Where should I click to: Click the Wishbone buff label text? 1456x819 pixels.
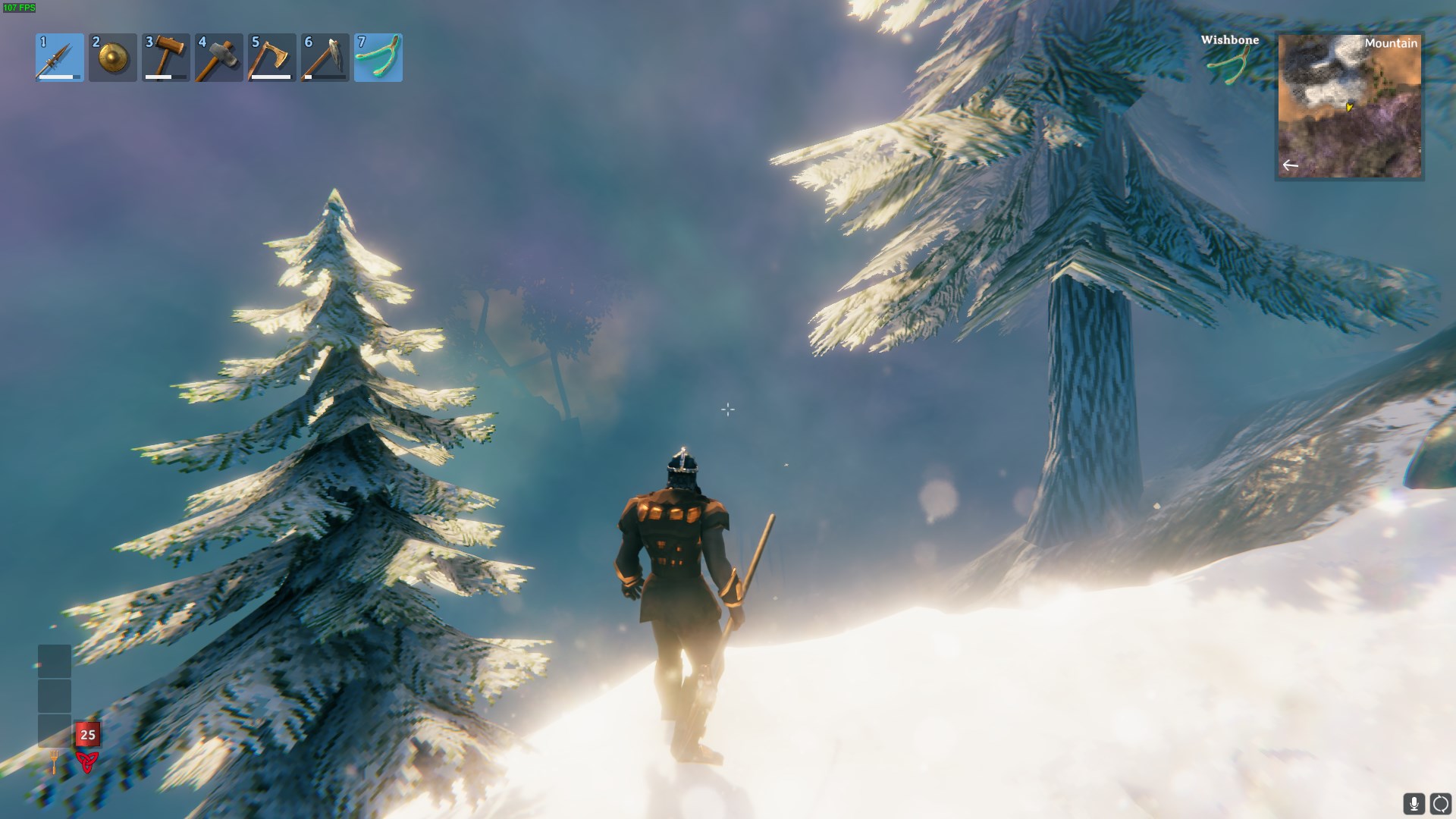(x=1228, y=40)
